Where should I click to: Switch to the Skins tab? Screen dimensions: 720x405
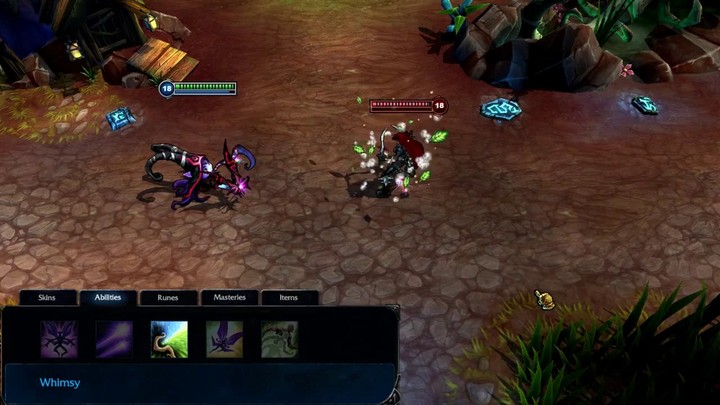point(47,297)
